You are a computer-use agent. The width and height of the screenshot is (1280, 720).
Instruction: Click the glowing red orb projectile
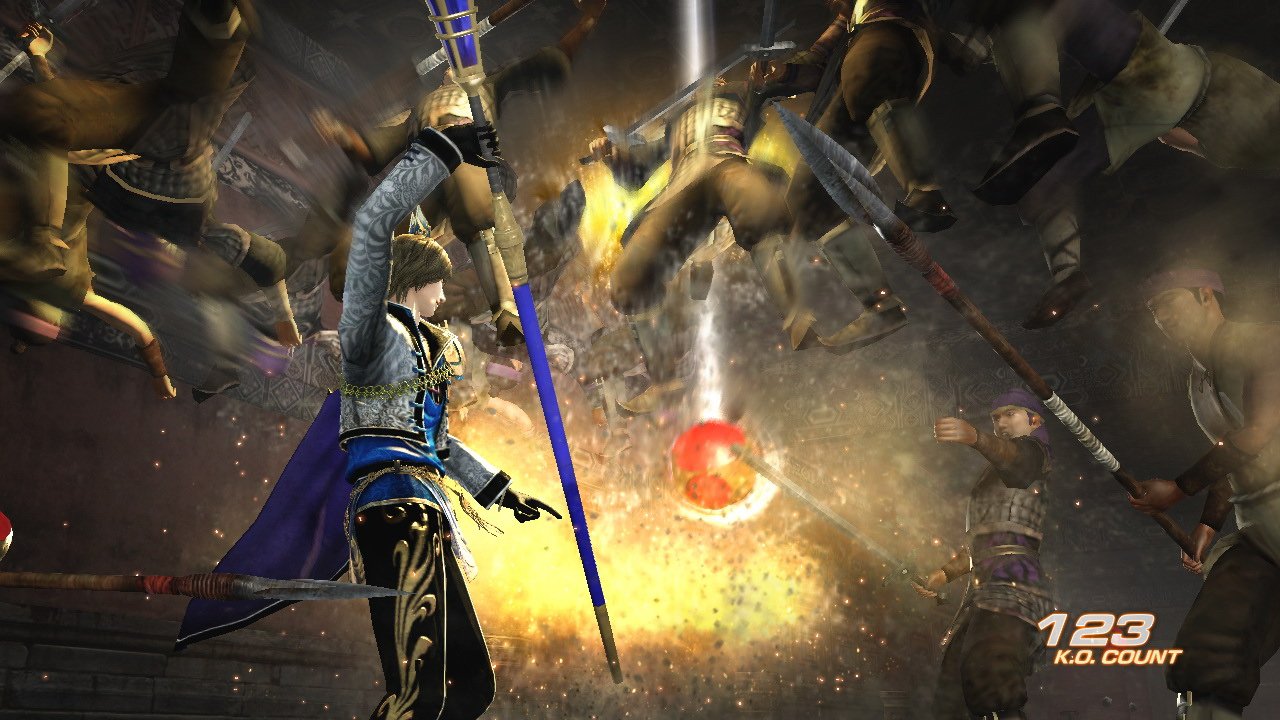pos(713,463)
